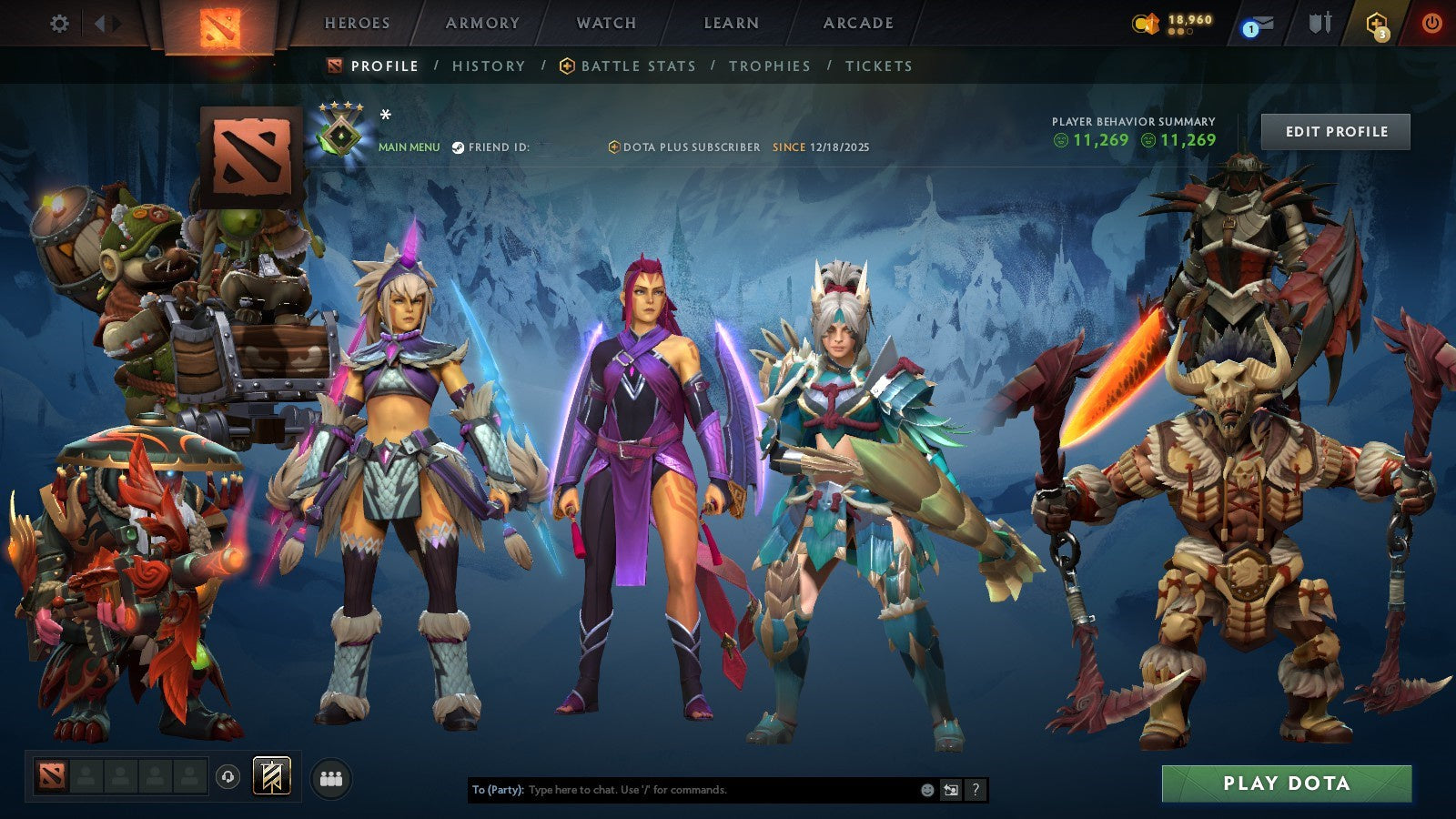Expand the player rank medal emblem
1456x819 pixels.
(343, 136)
